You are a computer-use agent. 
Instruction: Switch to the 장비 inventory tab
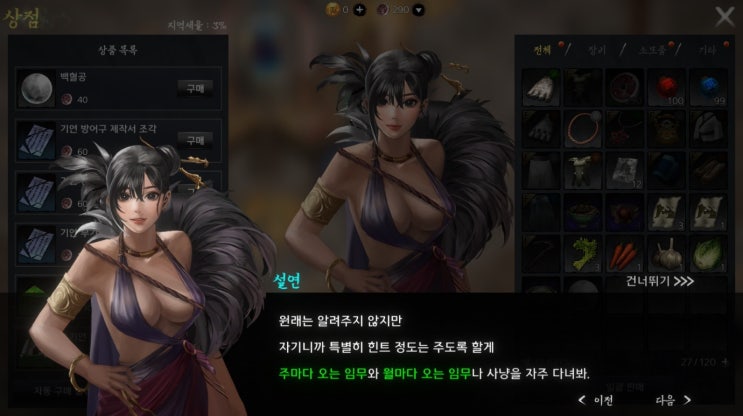[596, 48]
